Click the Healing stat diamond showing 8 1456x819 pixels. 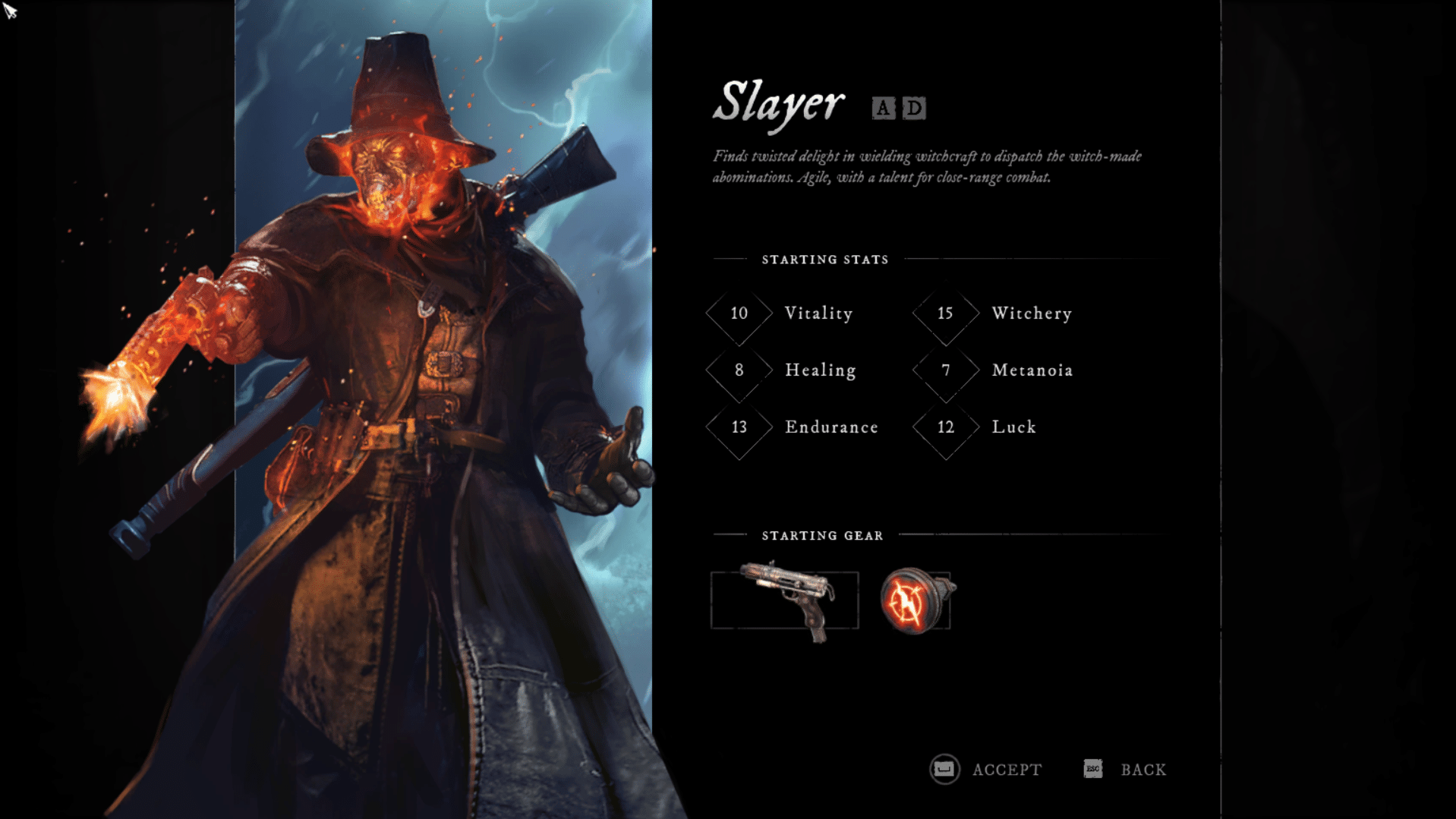tap(738, 370)
